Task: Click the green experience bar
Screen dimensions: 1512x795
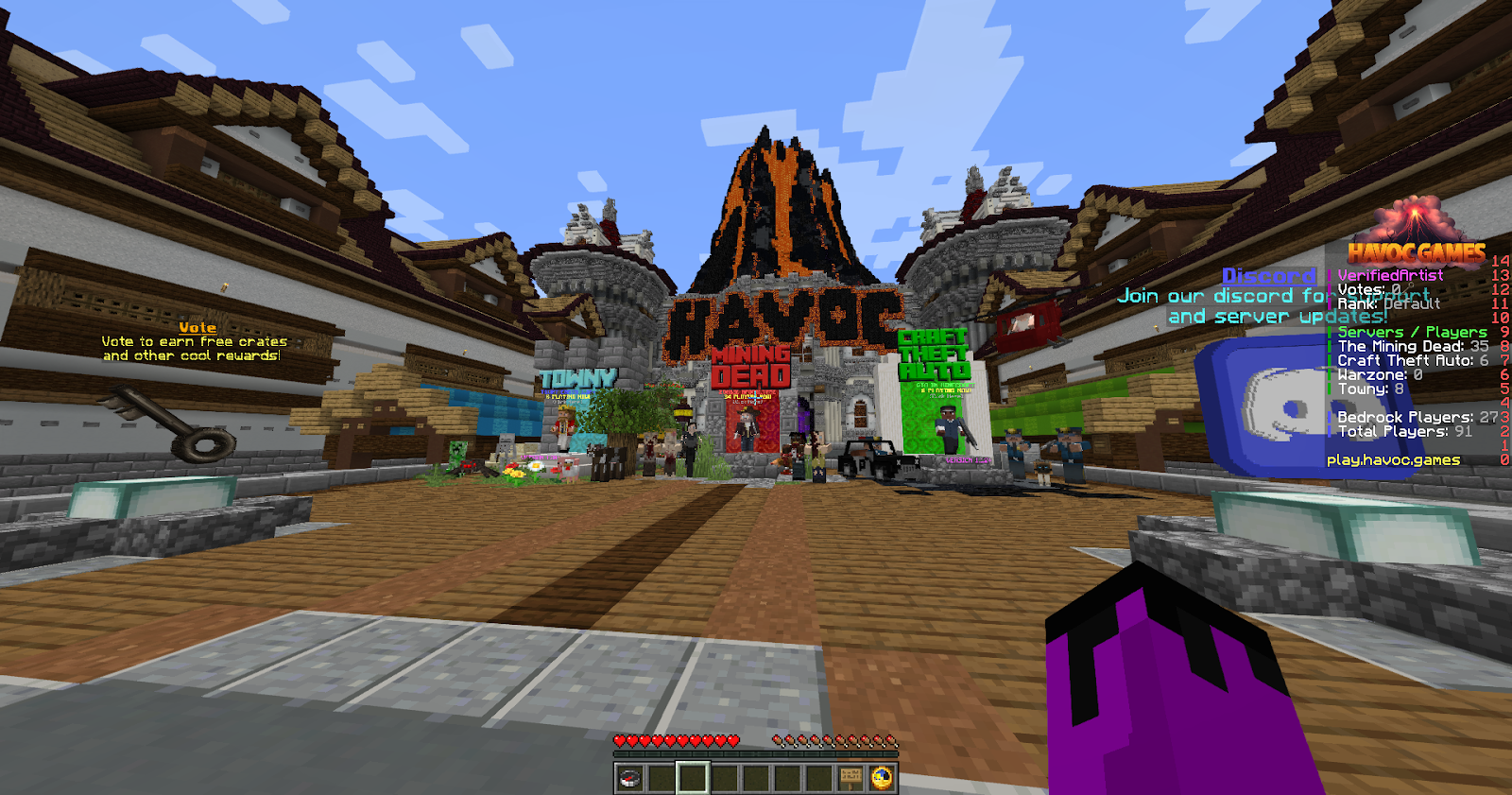Action: coord(756,754)
